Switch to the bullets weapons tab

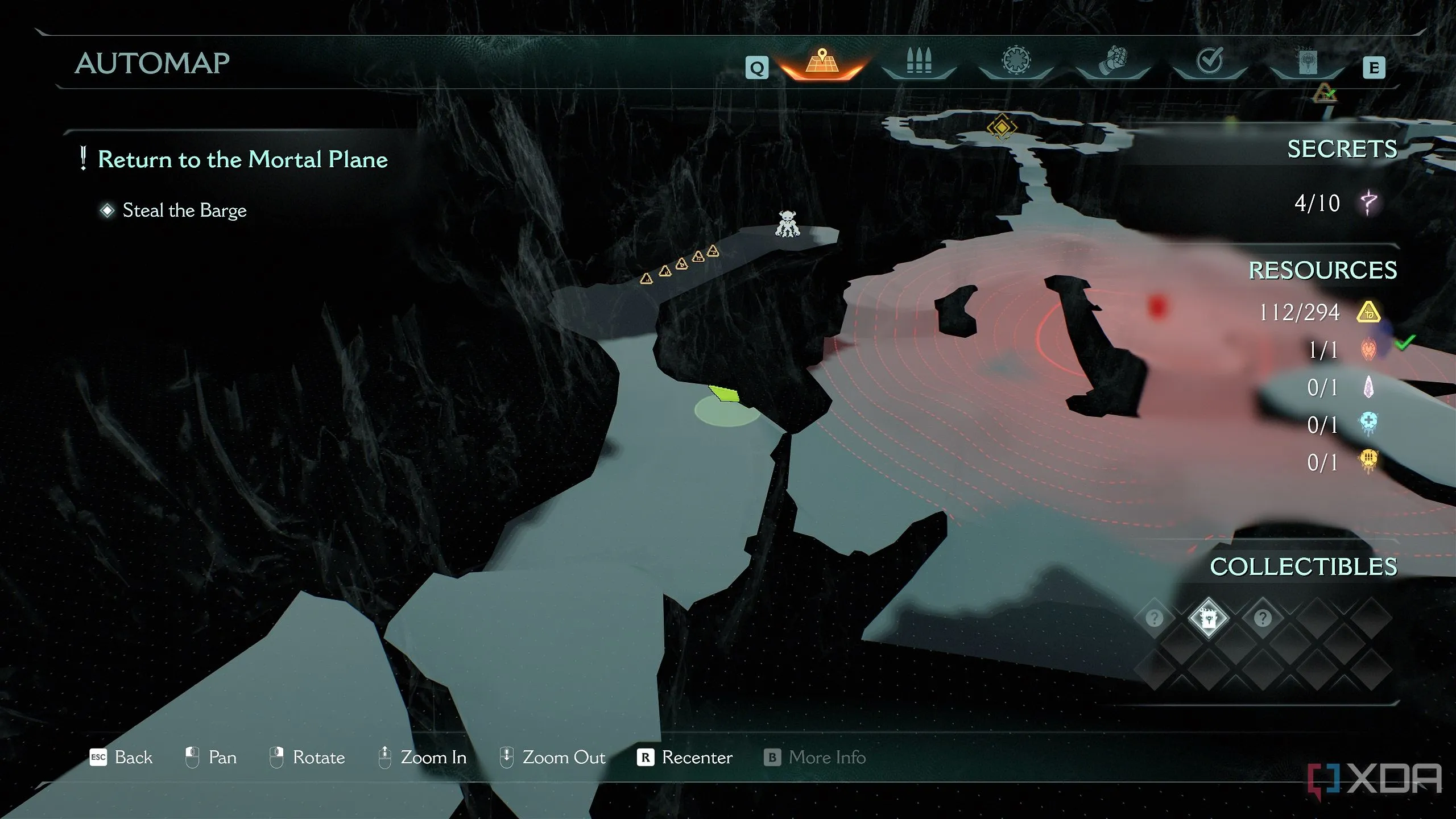click(919, 61)
